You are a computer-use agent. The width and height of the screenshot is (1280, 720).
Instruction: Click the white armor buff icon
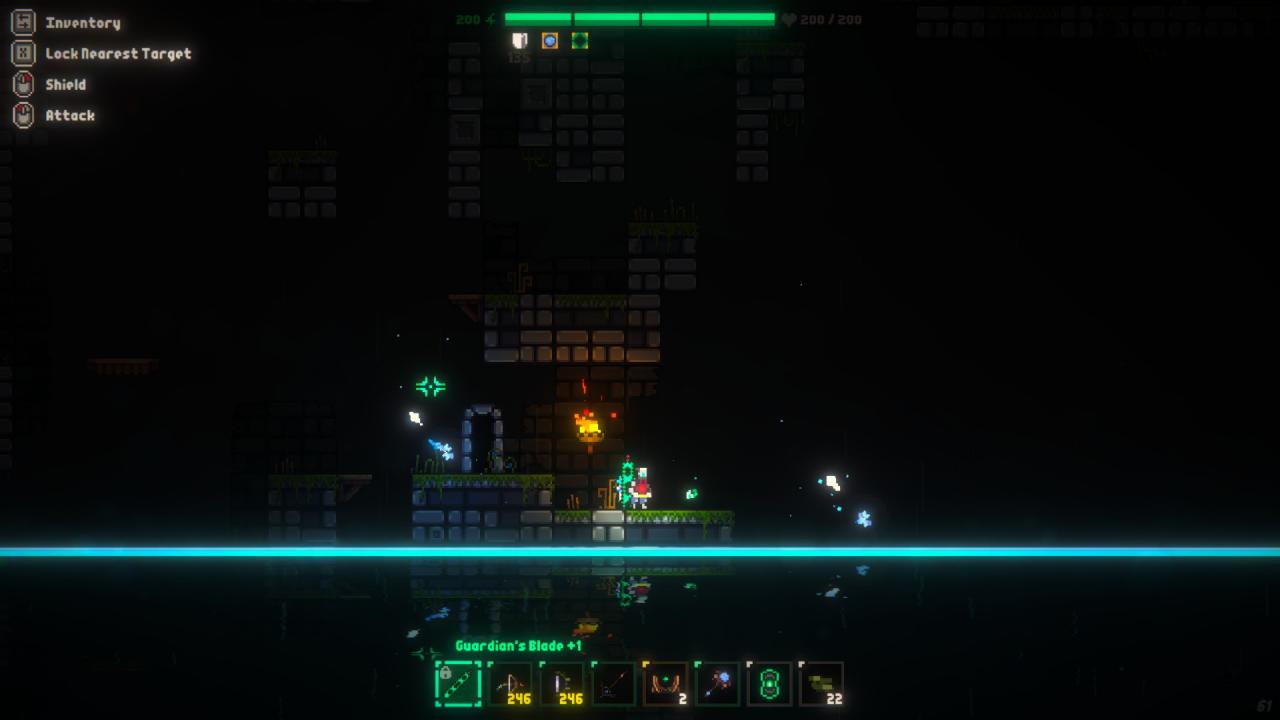(x=519, y=41)
